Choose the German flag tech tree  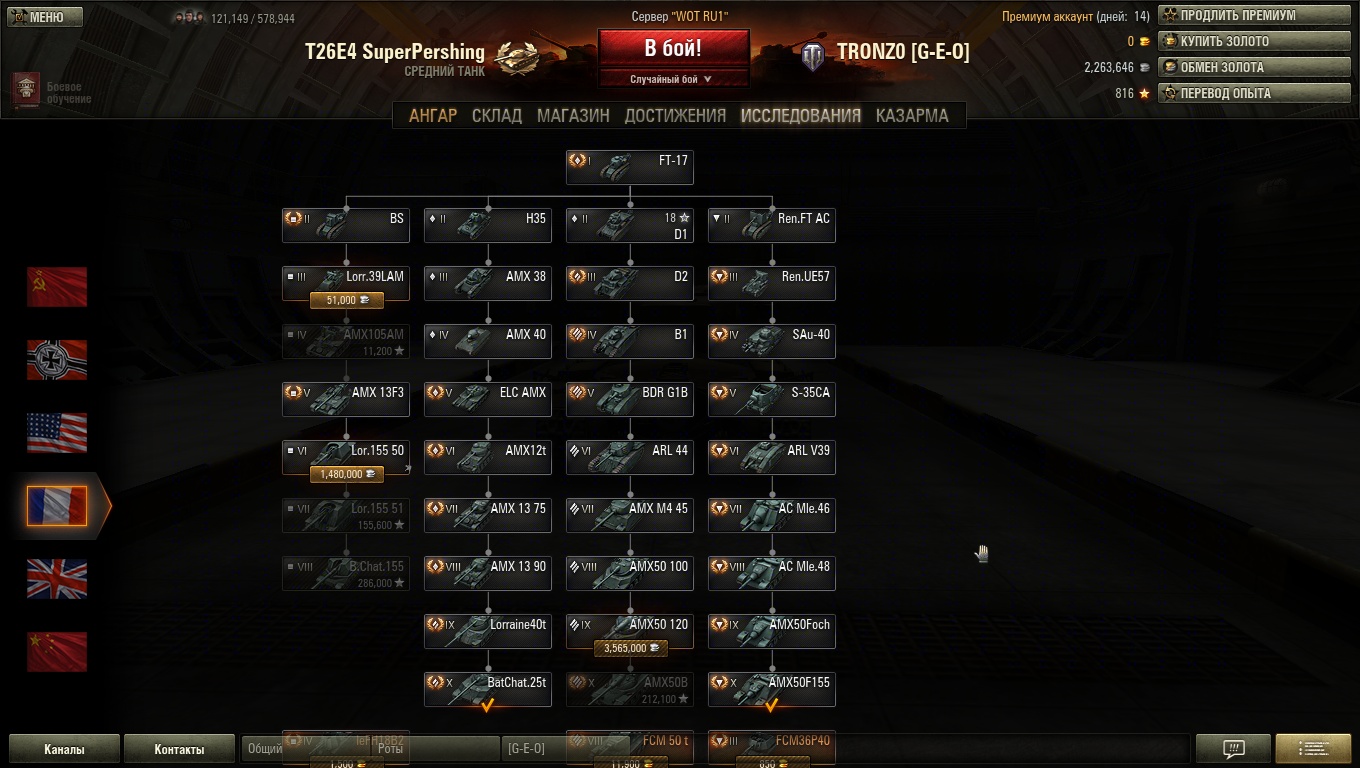57,360
